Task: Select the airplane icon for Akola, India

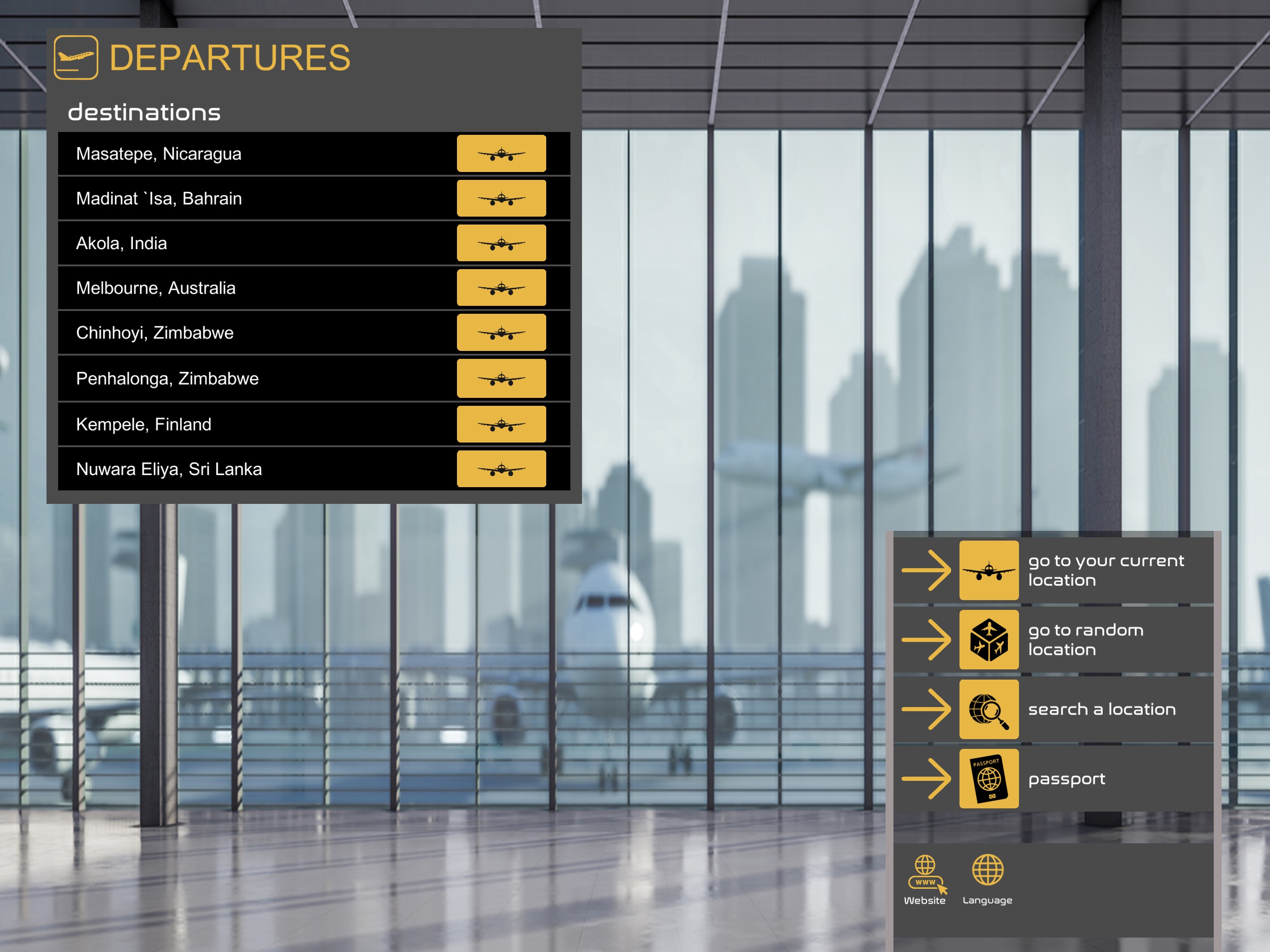Action: (501, 243)
